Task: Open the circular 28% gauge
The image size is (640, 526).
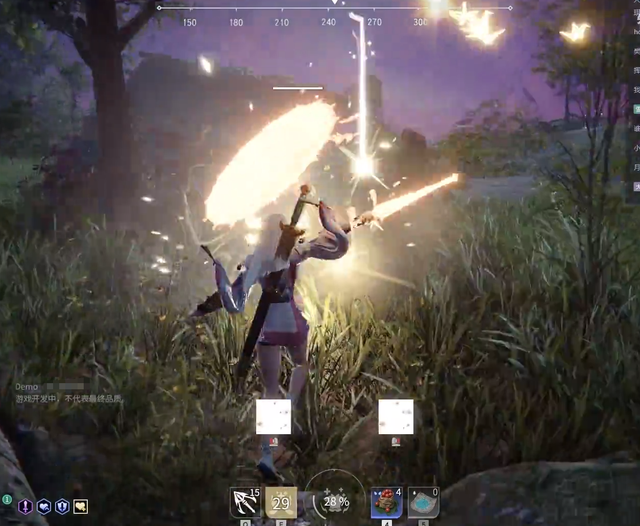Action: click(335, 500)
